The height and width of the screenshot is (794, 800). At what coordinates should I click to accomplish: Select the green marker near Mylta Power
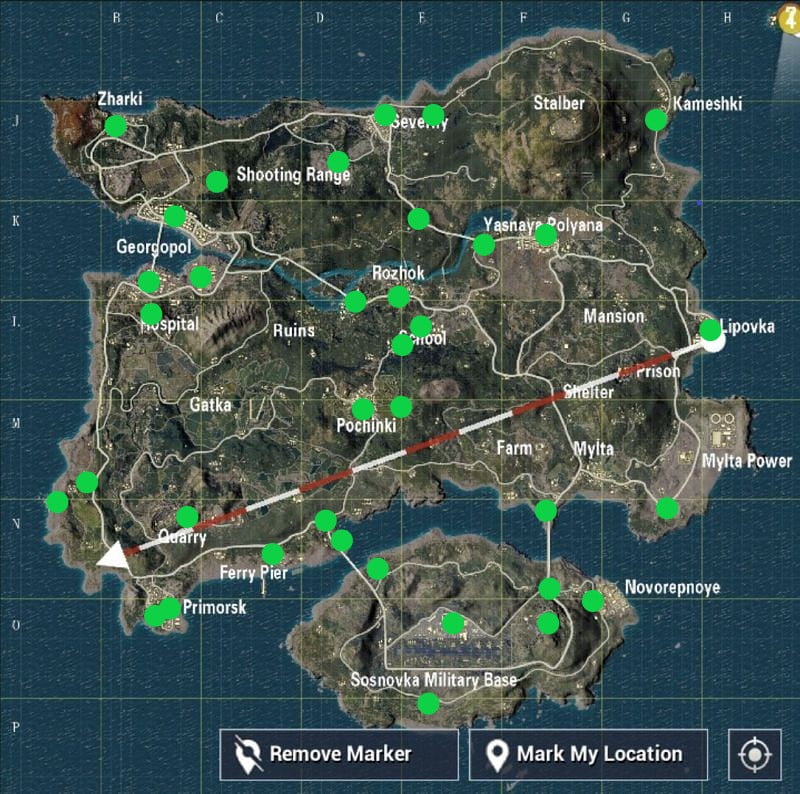(x=667, y=508)
